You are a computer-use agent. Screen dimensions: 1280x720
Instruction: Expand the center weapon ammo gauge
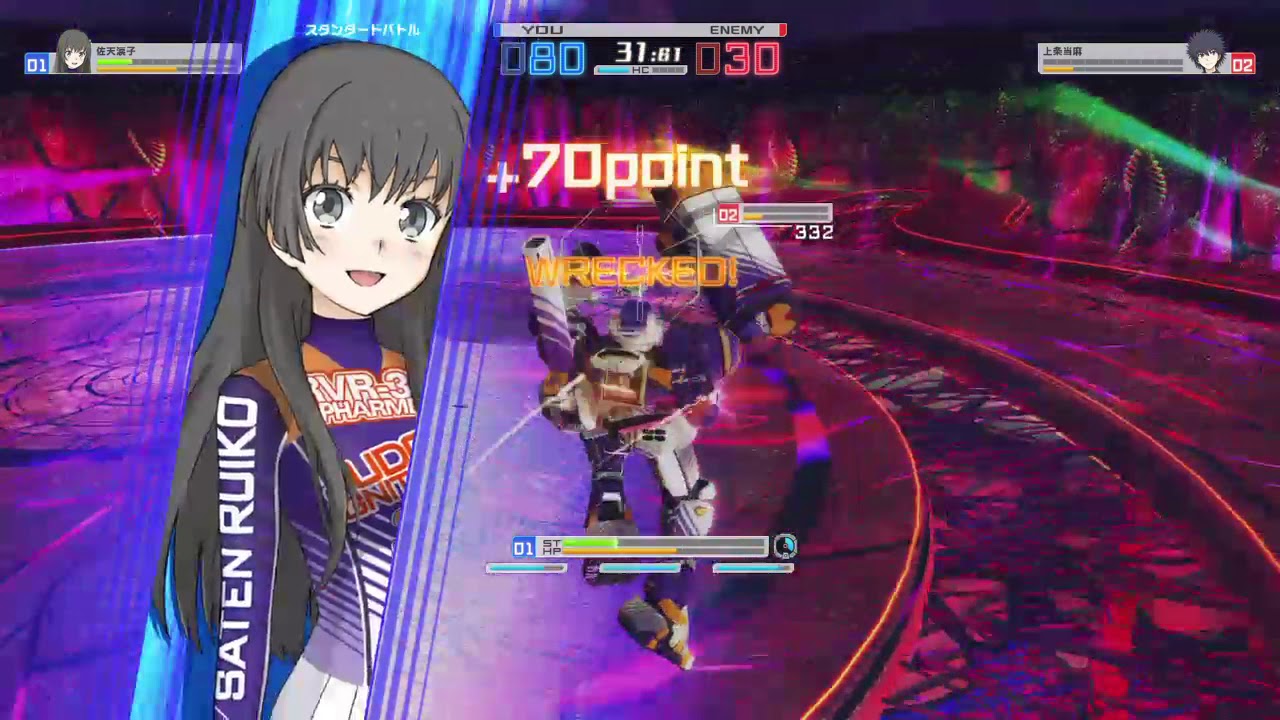point(640,568)
